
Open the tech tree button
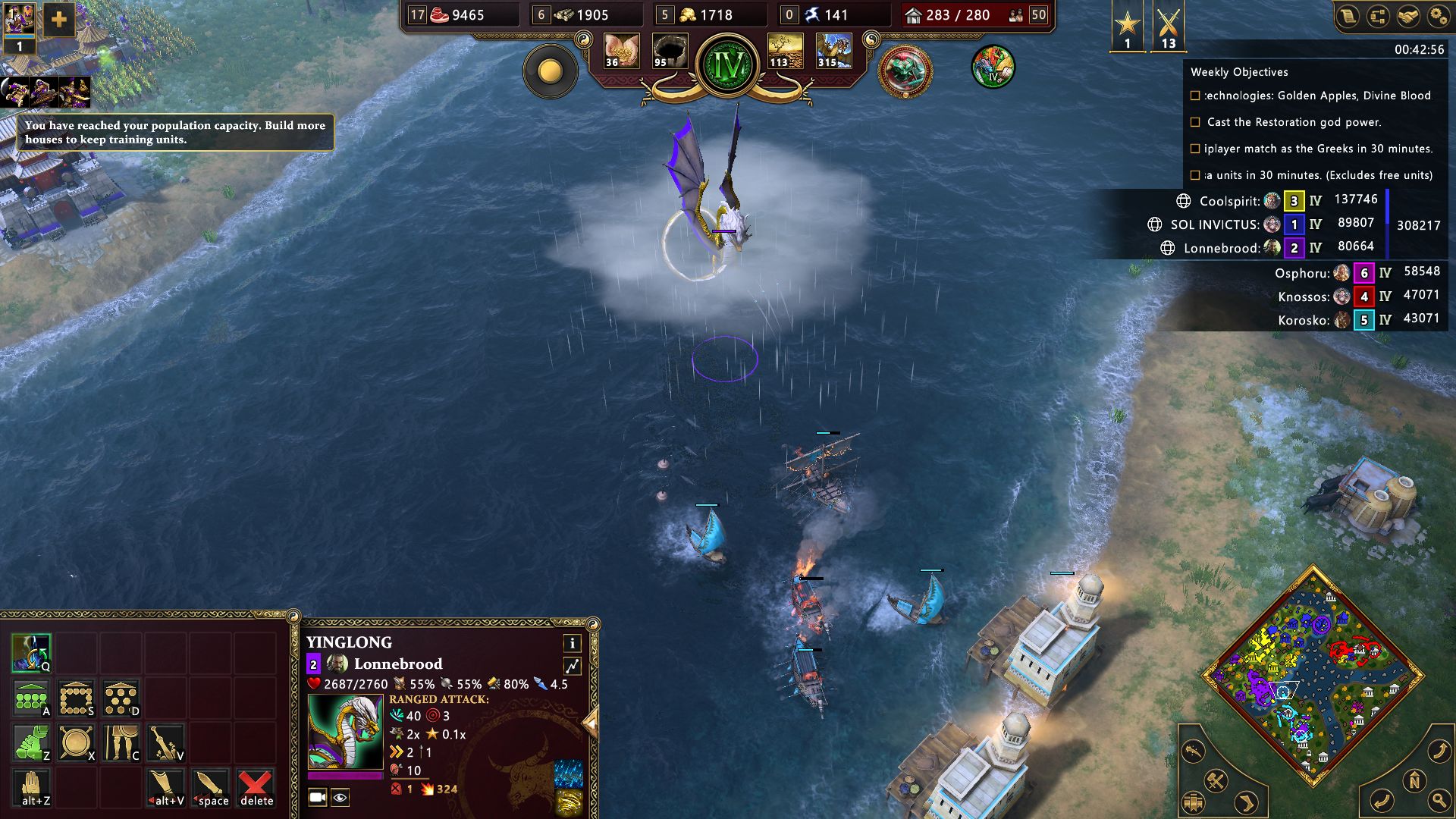click(x=1378, y=16)
